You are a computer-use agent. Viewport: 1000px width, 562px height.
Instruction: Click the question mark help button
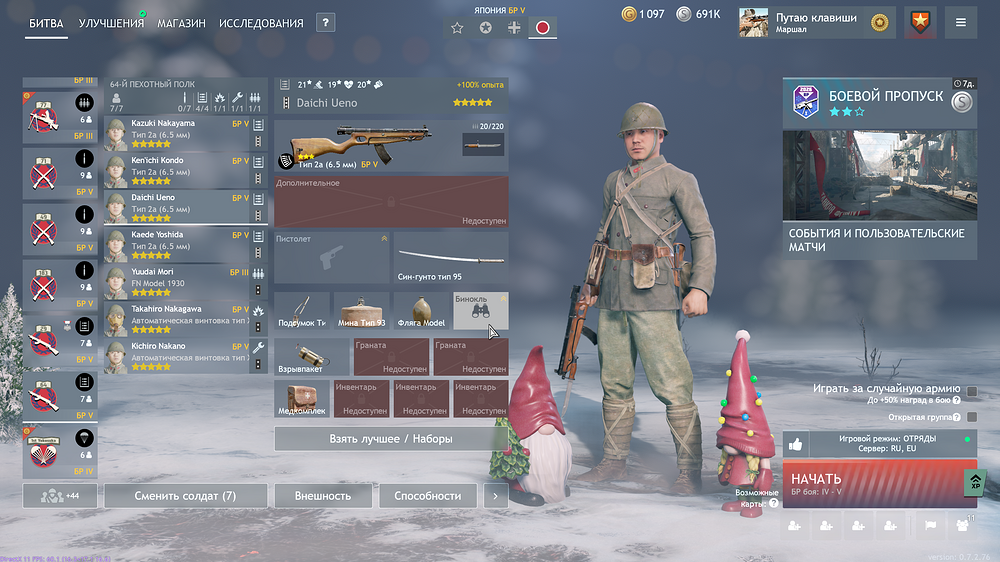[325, 23]
